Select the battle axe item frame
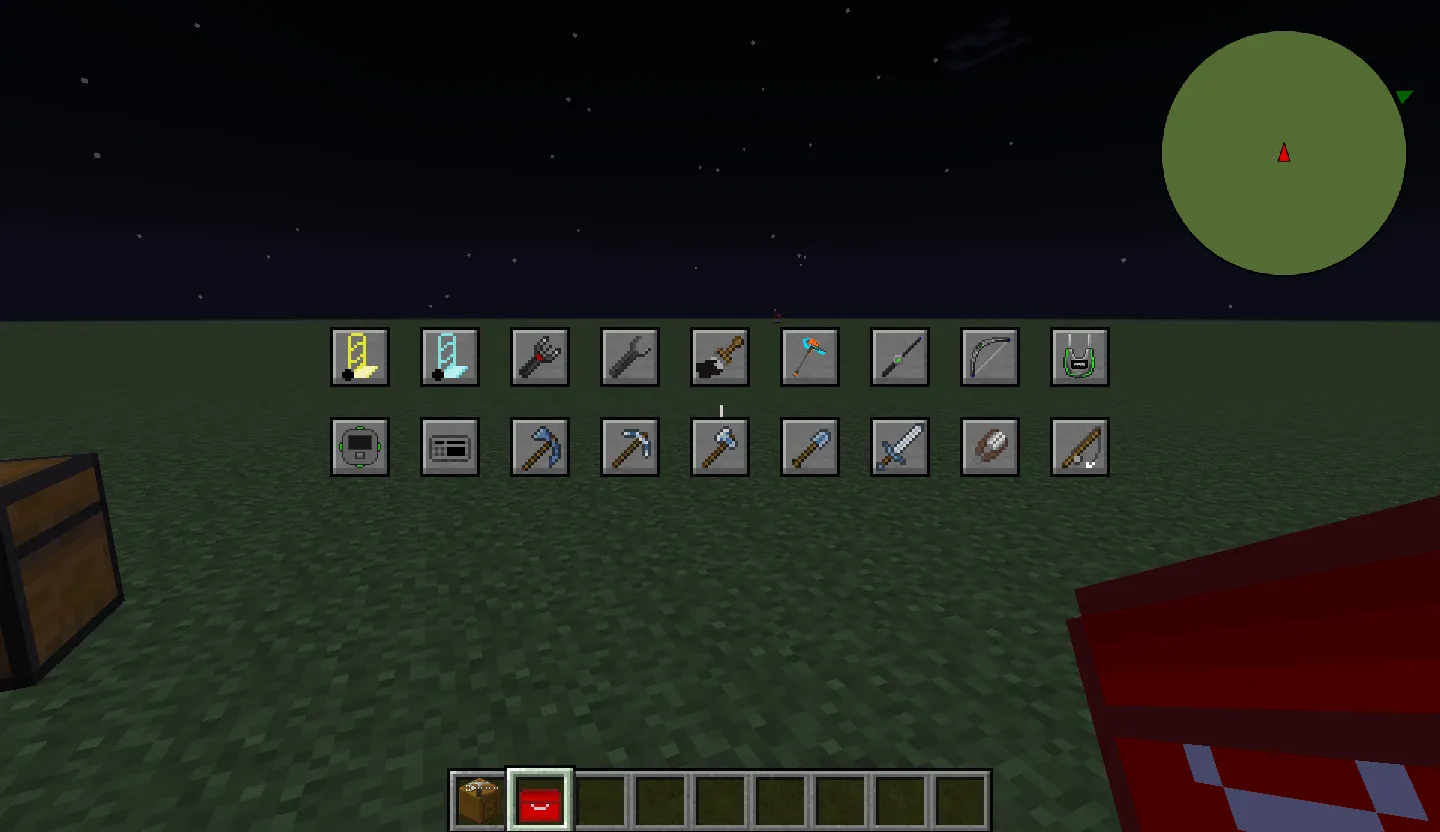 719,447
